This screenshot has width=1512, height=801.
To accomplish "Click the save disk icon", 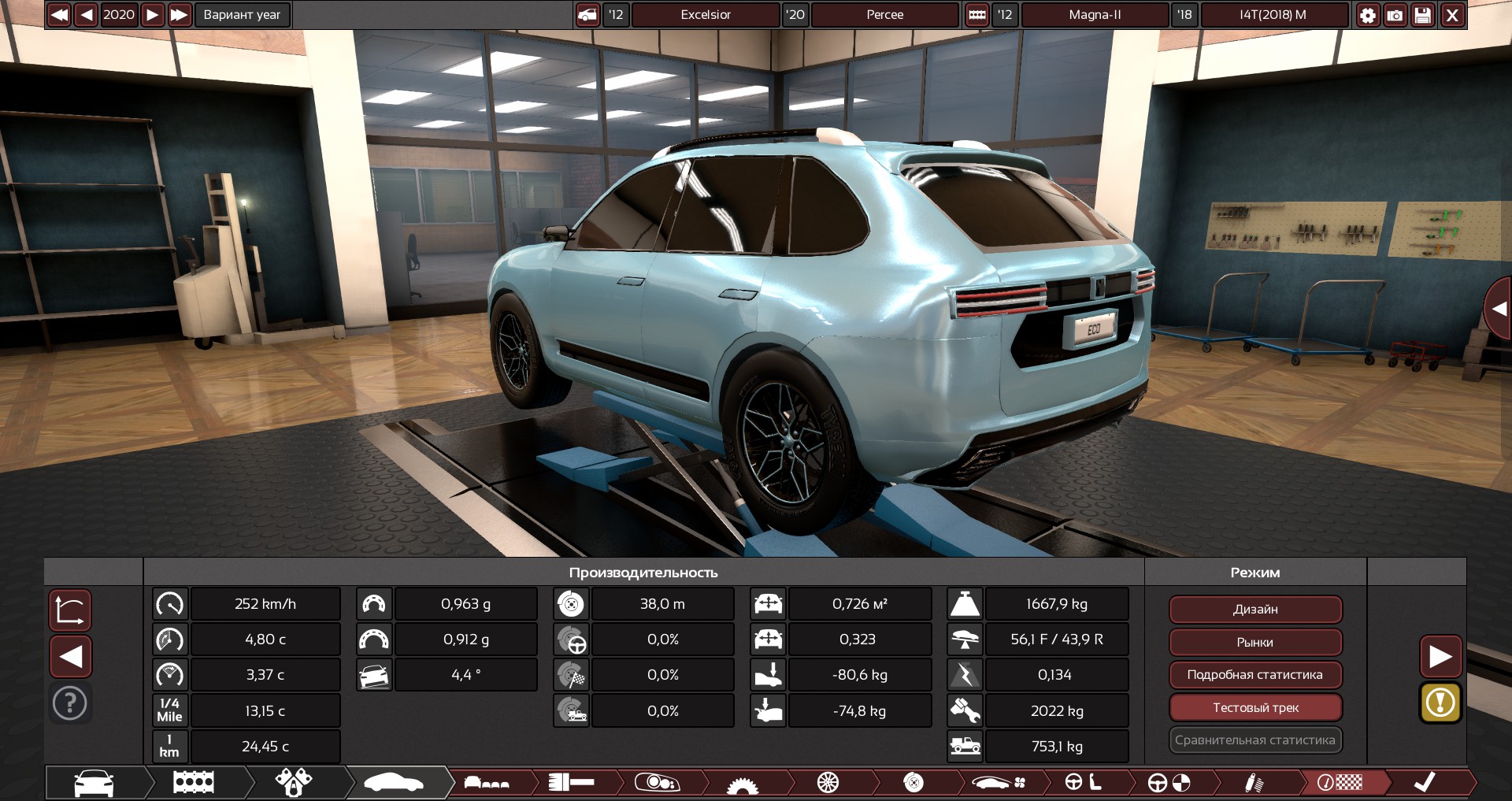I will coord(1422,14).
